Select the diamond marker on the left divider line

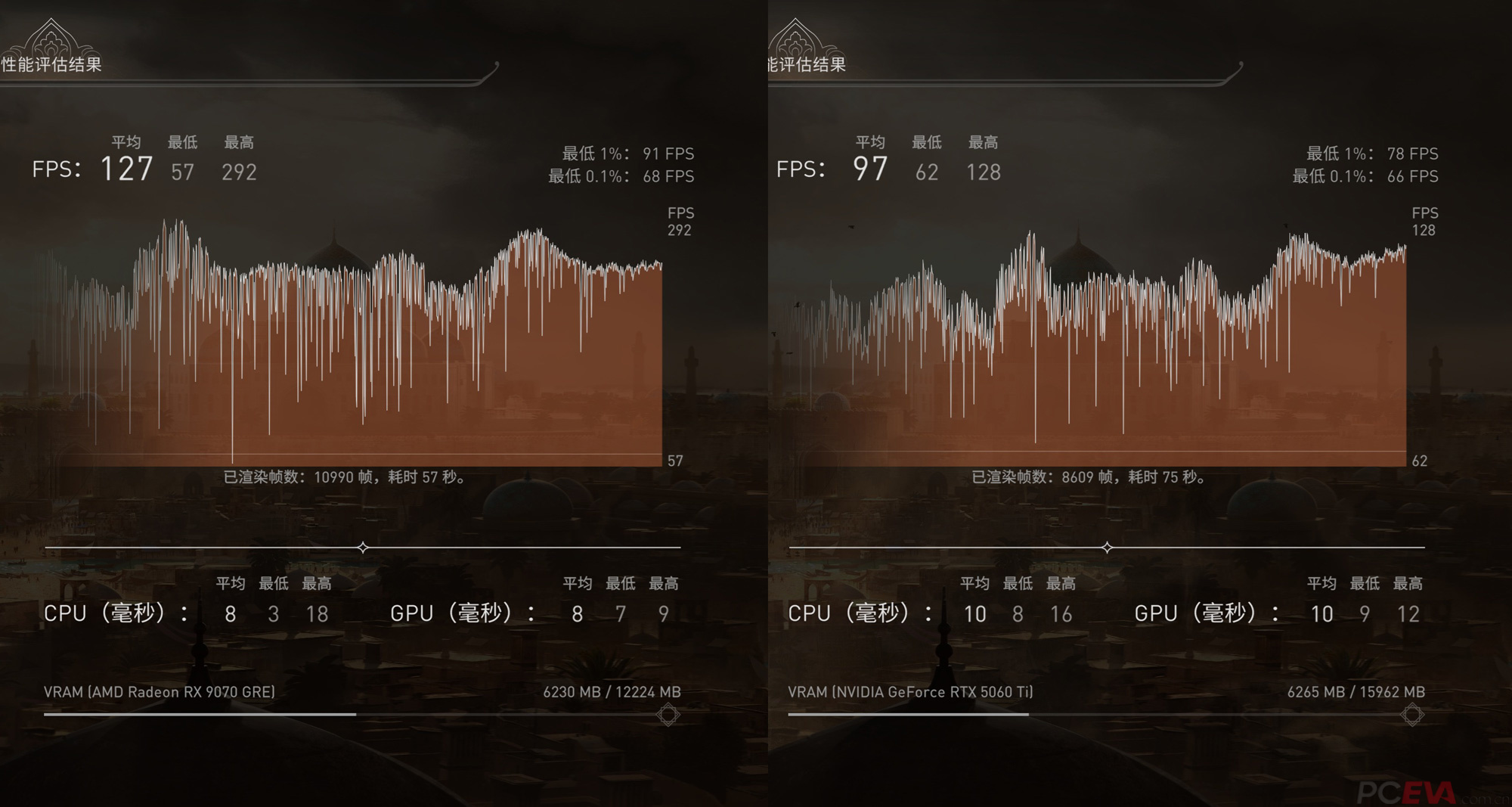point(363,546)
